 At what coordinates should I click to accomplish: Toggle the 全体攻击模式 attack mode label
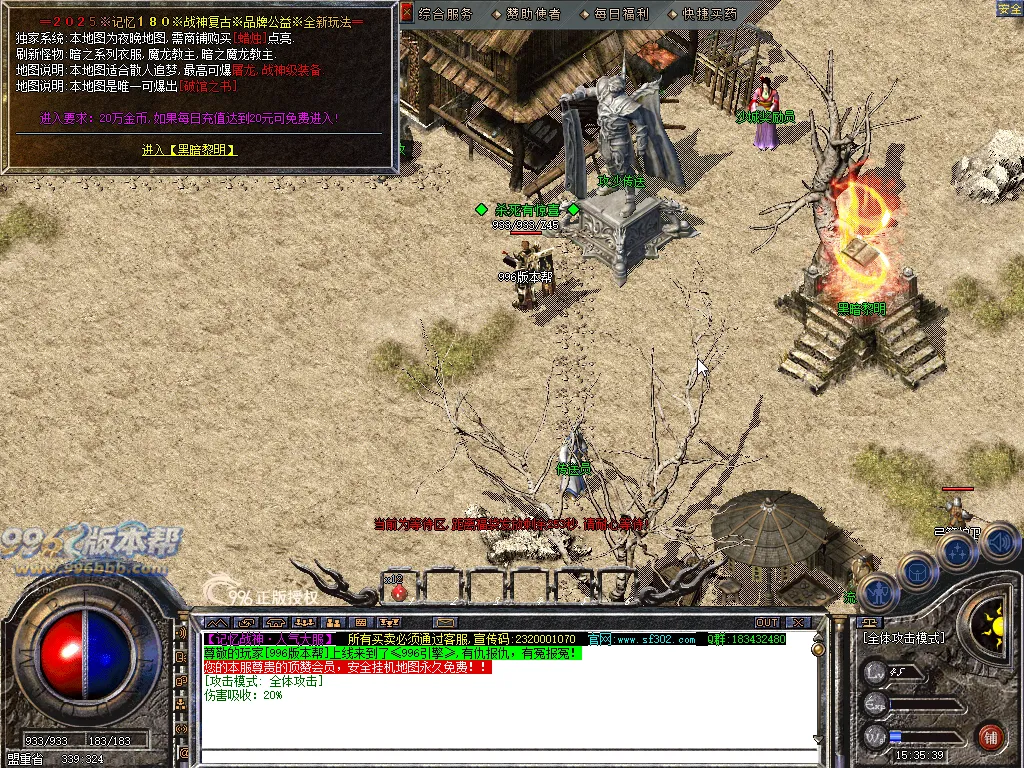(x=902, y=638)
